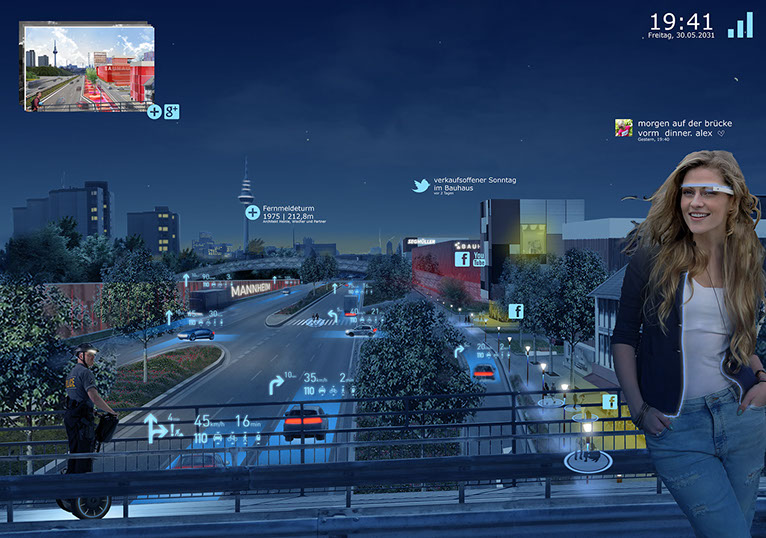Expand the Fernmeldeturm info with its plus icon
Image resolution: width=766 pixels, height=538 pixels.
251,212
